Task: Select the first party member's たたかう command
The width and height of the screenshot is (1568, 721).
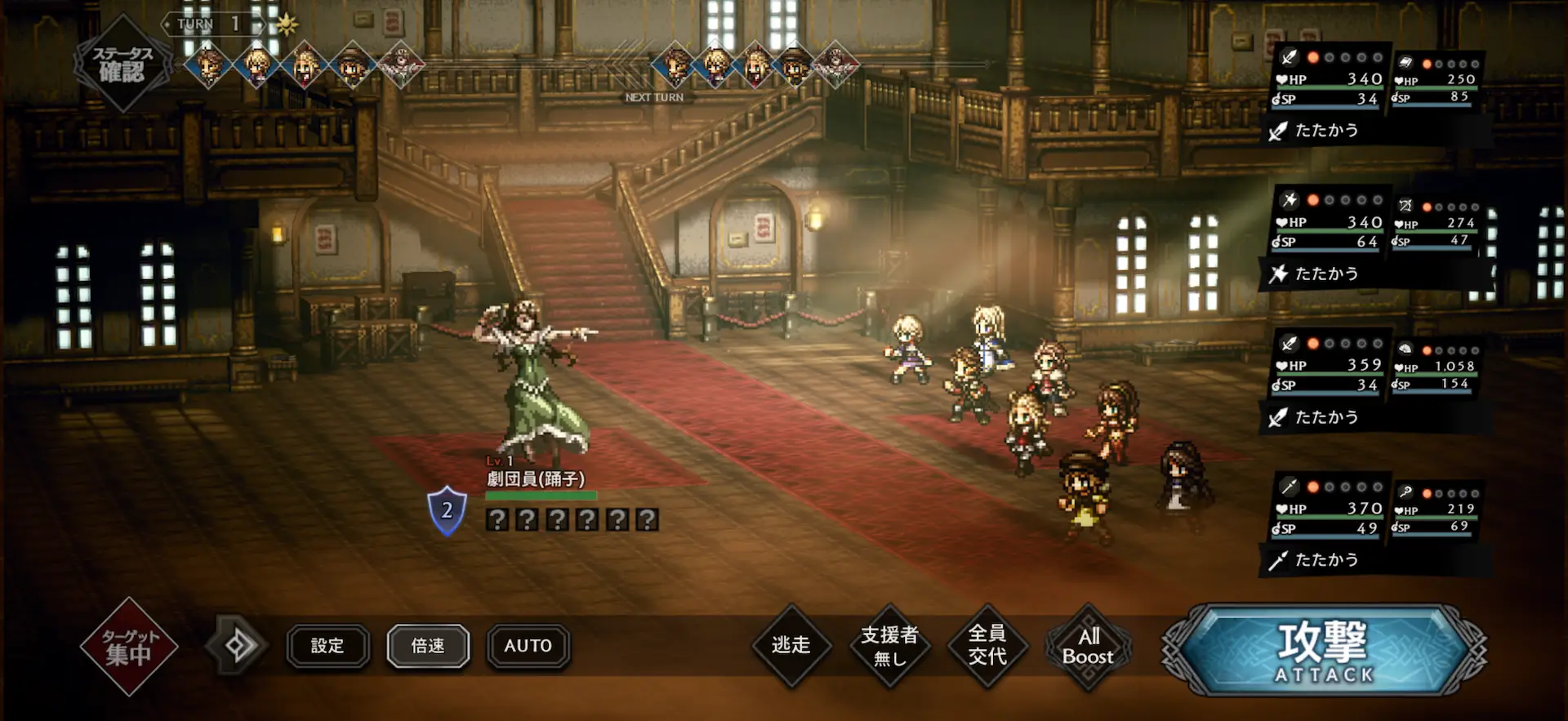Action: [1326, 131]
